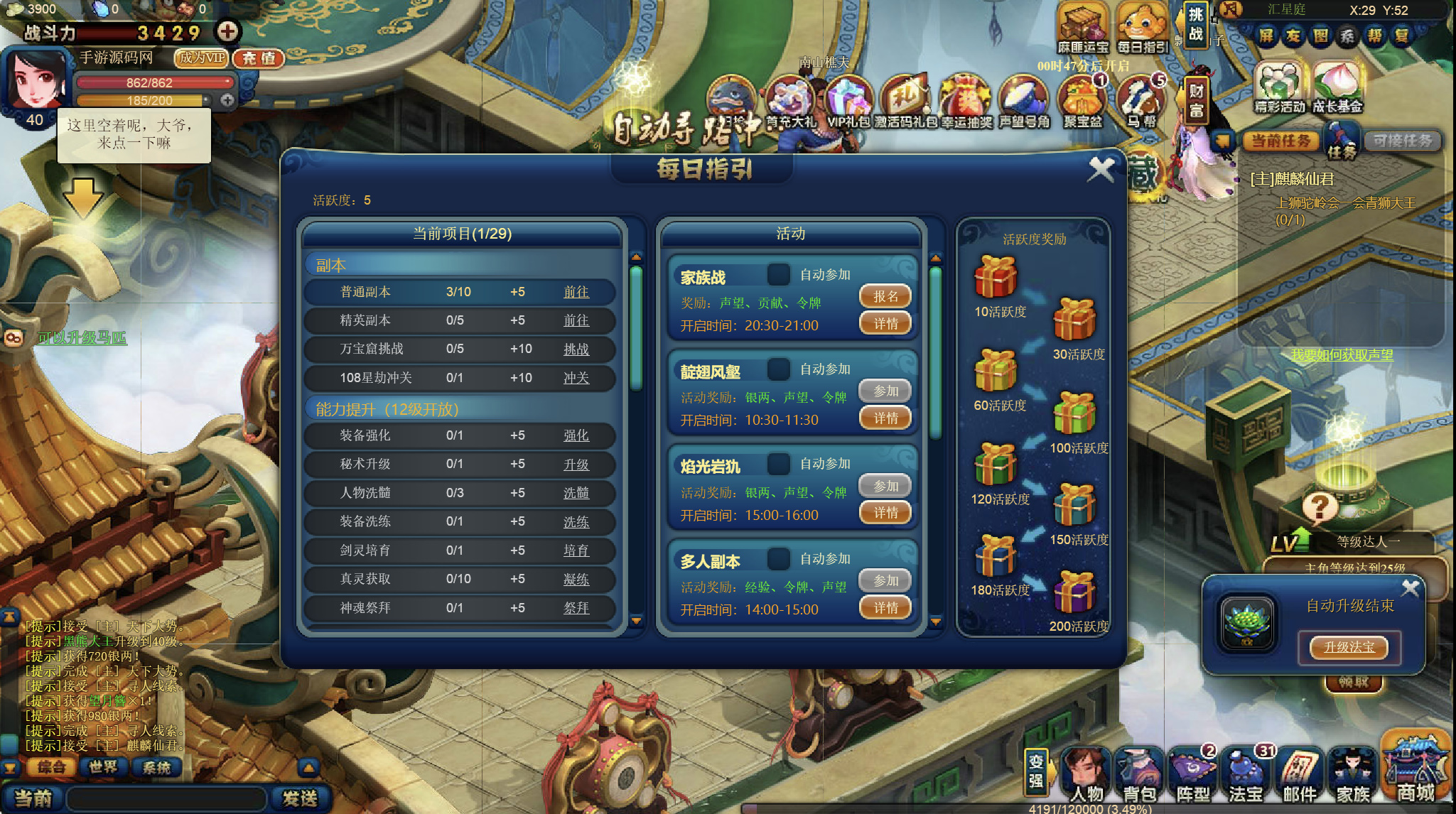Sign up for 家族战 with 报名 button

point(885,296)
